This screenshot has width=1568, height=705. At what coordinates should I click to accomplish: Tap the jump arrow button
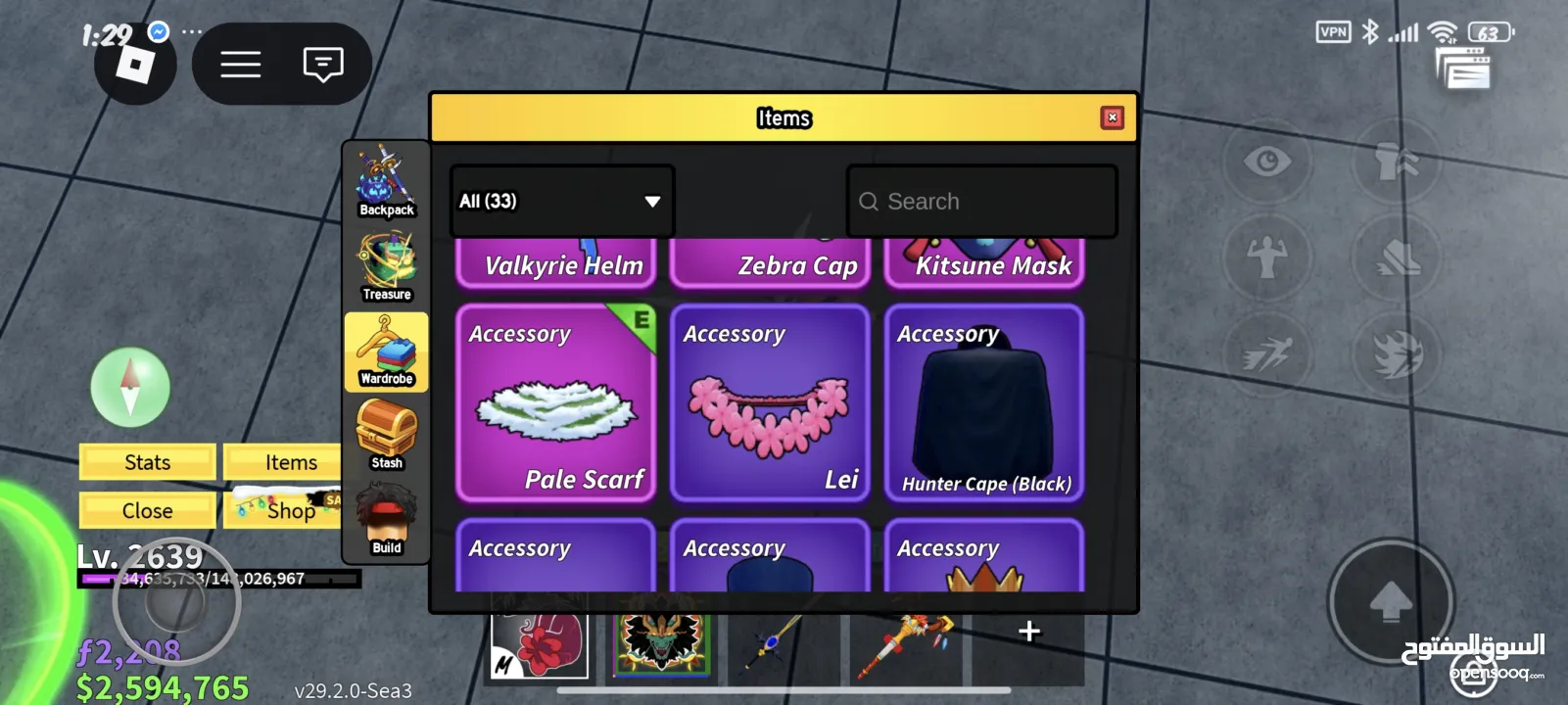point(1390,602)
